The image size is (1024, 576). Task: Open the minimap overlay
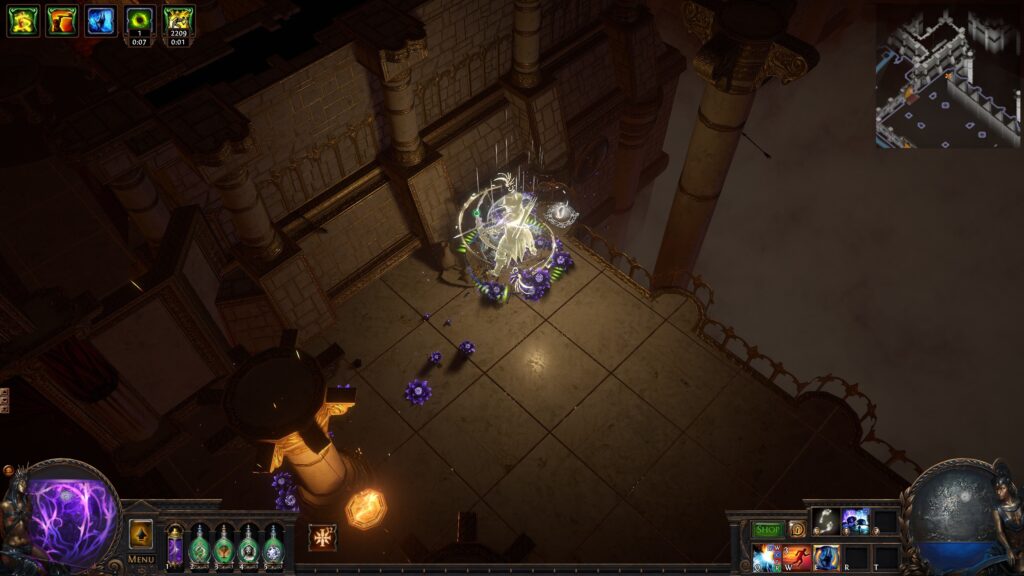click(x=947, y=78)
